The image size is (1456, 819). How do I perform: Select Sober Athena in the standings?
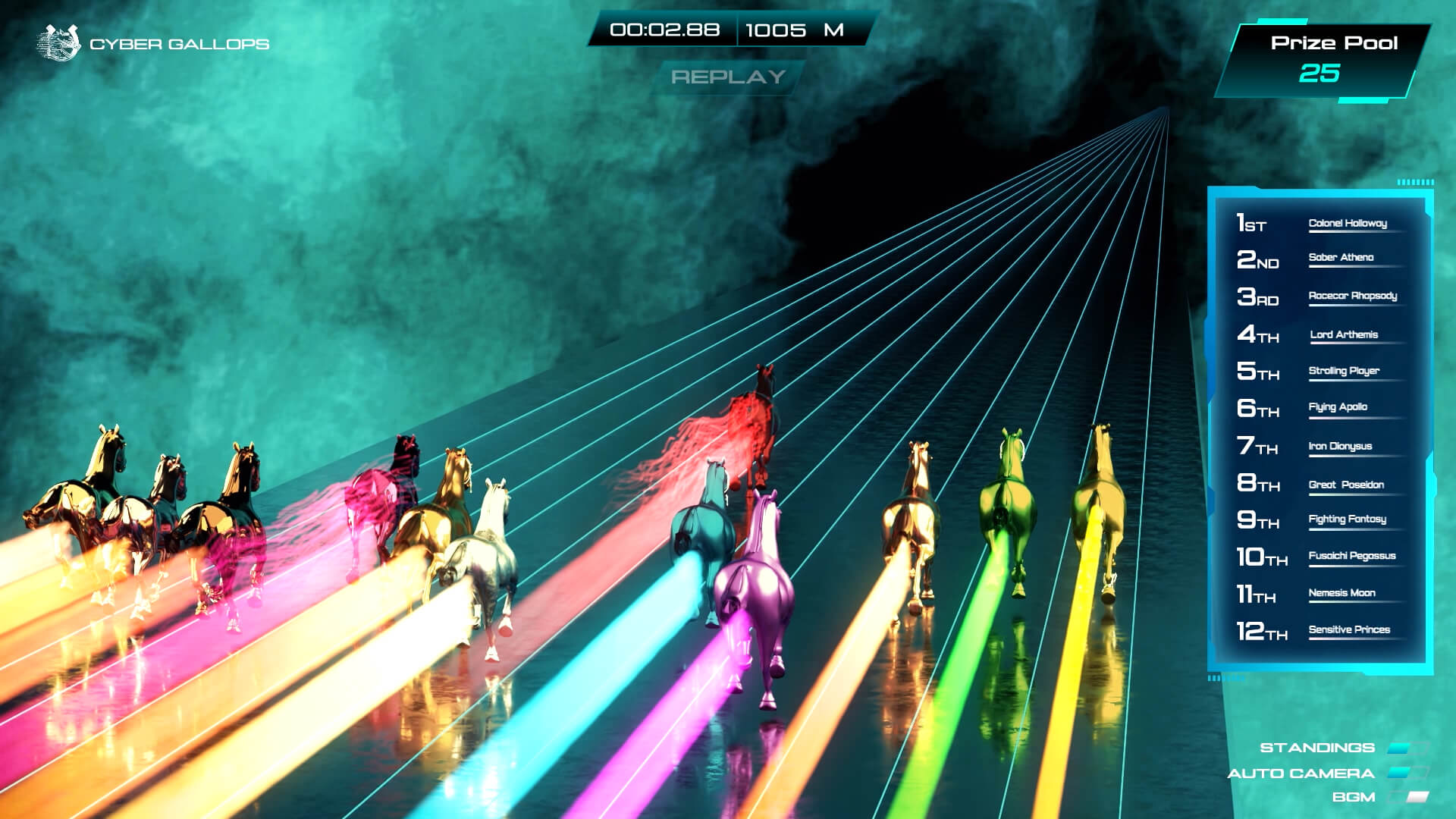click(x=1341, y=257)
